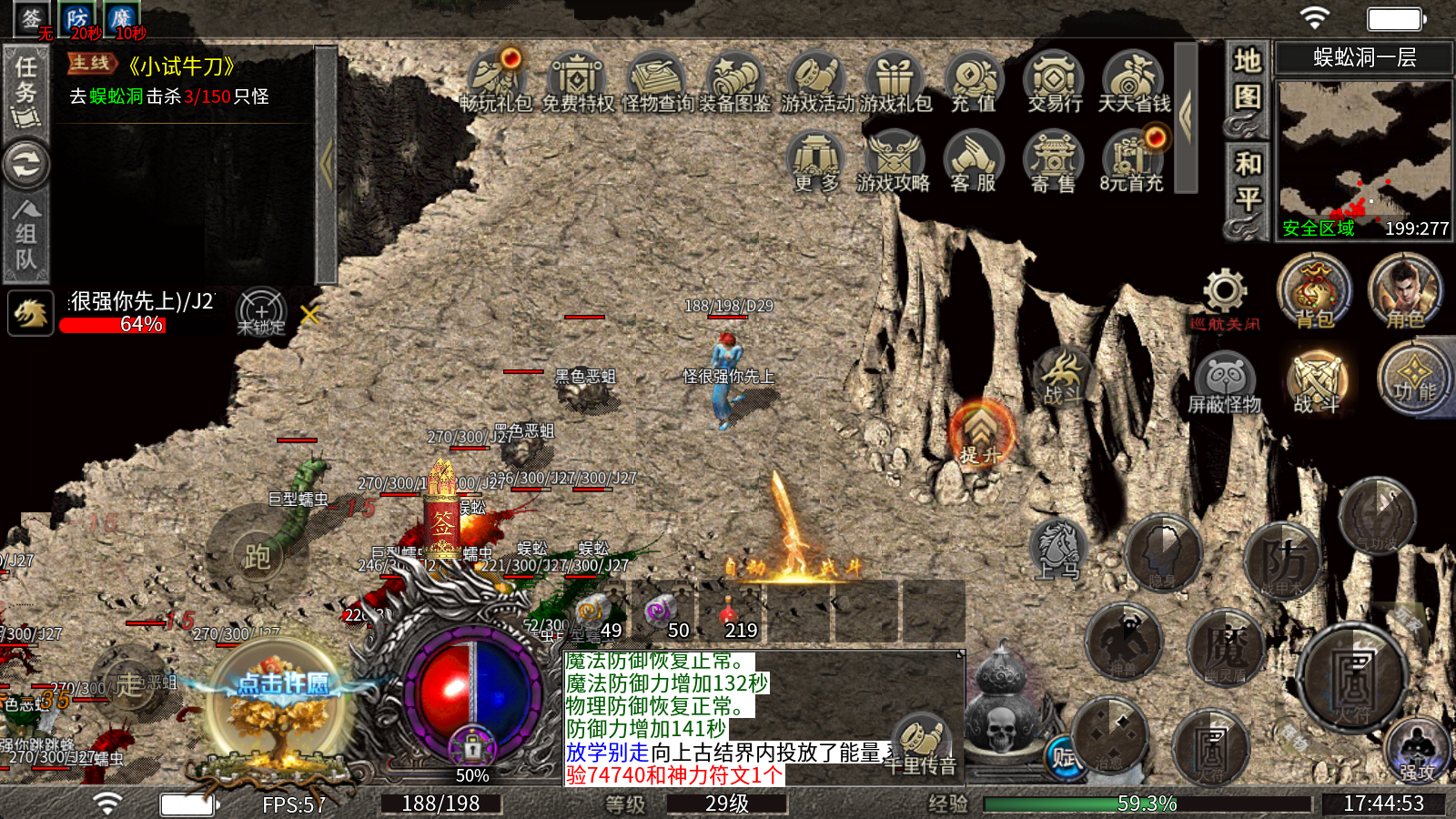Open the 角色 character sheet
The width and height of the screenshot is (1456, 819).
pos(1404,291)
